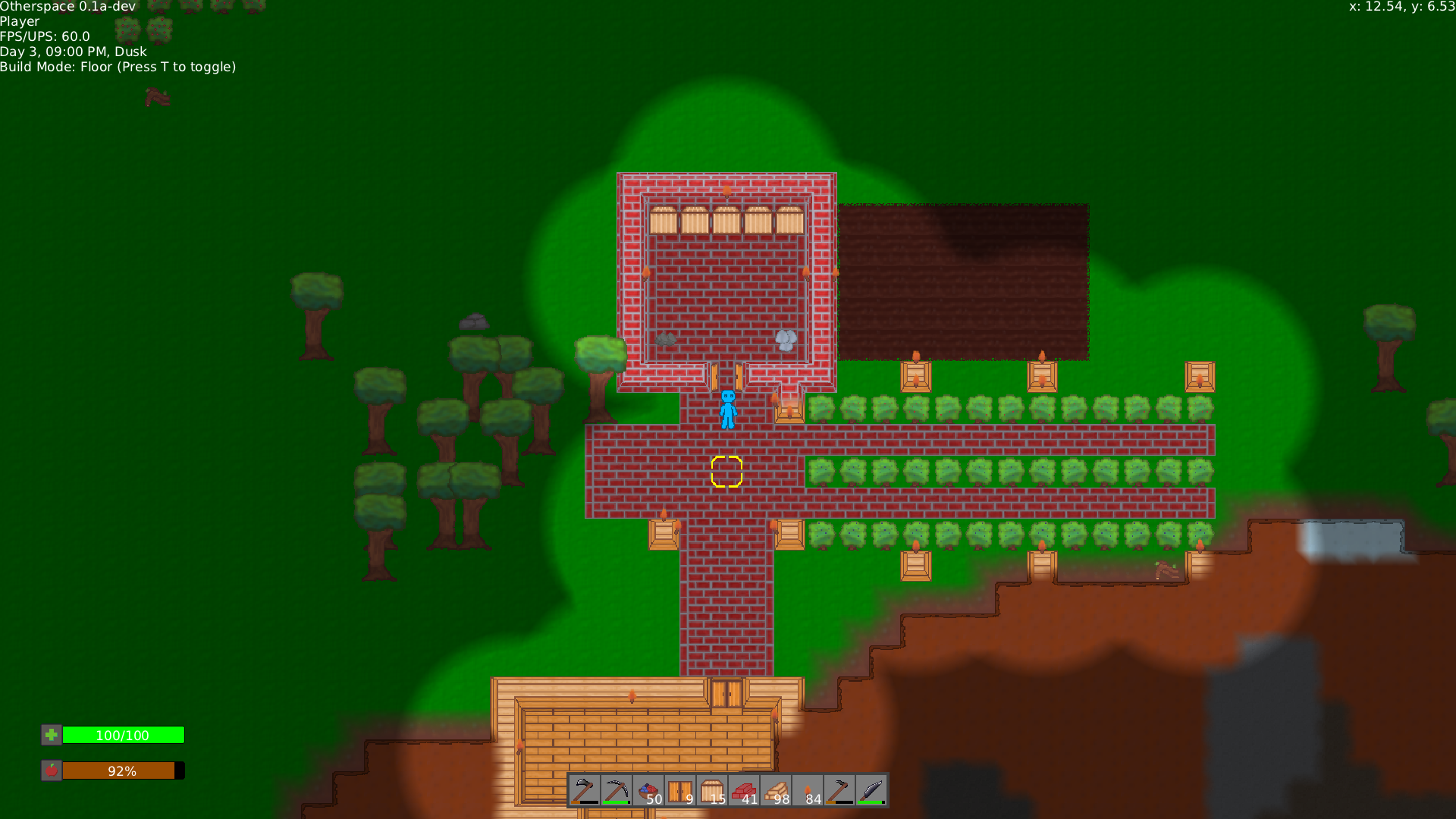Screen dimensions: 1456x819
Task: Click the health bar showing 100/100
Action: point(124,735)
